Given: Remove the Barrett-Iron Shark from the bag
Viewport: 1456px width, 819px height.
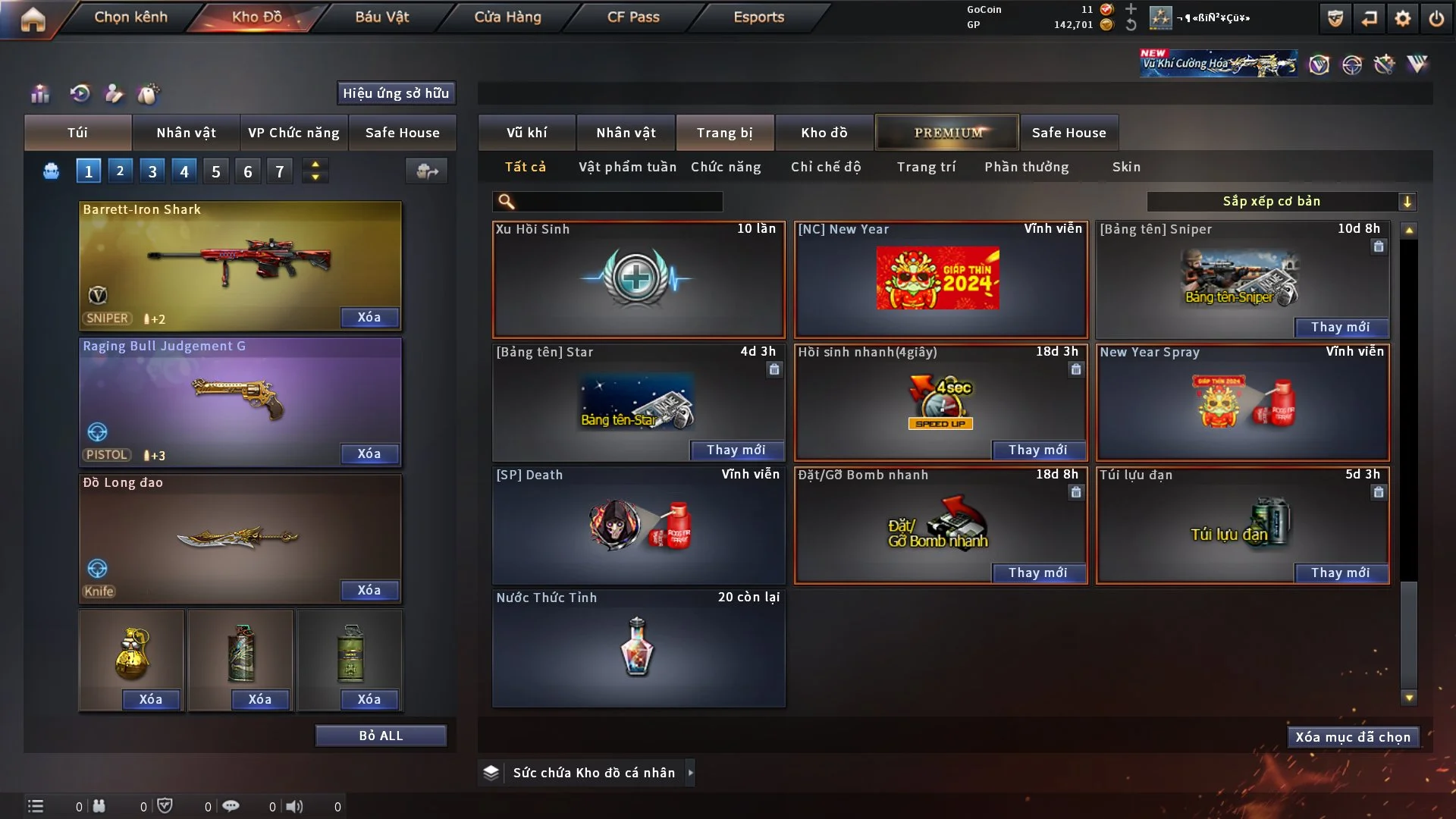Looking at the screenshot, I should tap(369, 317).
